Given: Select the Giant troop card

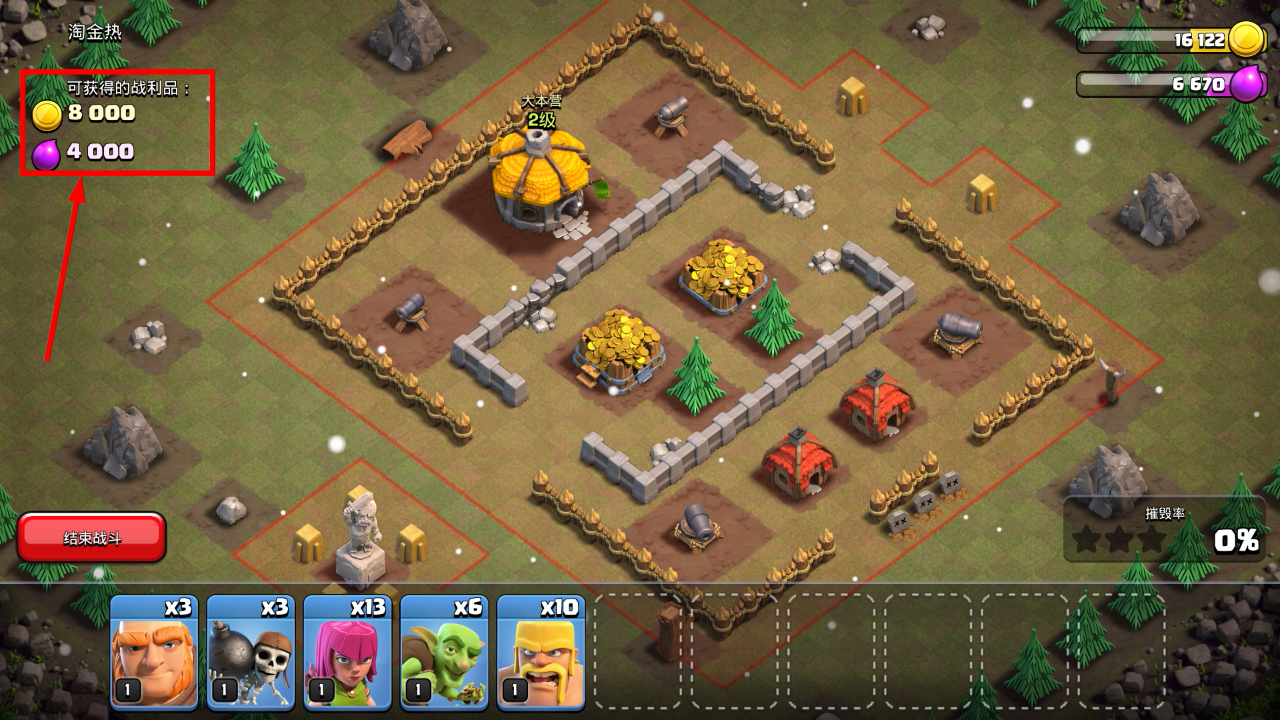Looking at the screenshot, I should tap(153, 652).
